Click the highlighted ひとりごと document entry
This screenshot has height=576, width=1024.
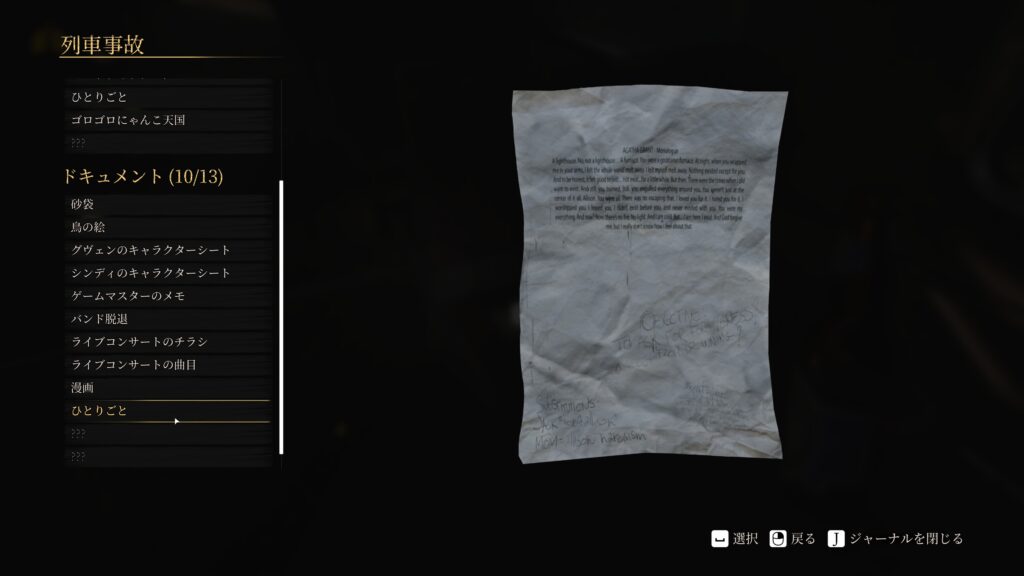click(165, 411)
